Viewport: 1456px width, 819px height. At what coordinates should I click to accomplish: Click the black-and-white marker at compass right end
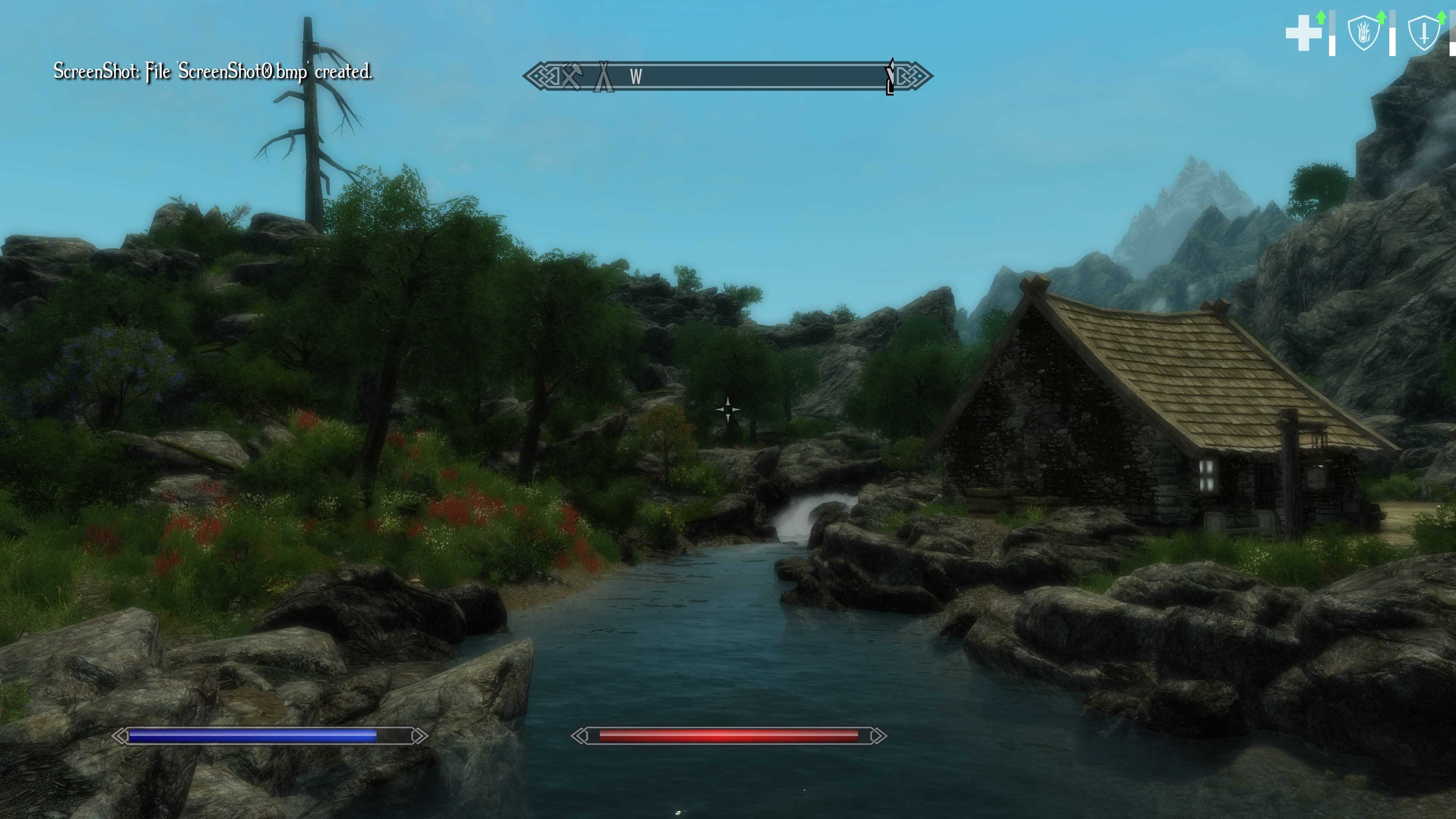tap(890, 76)
